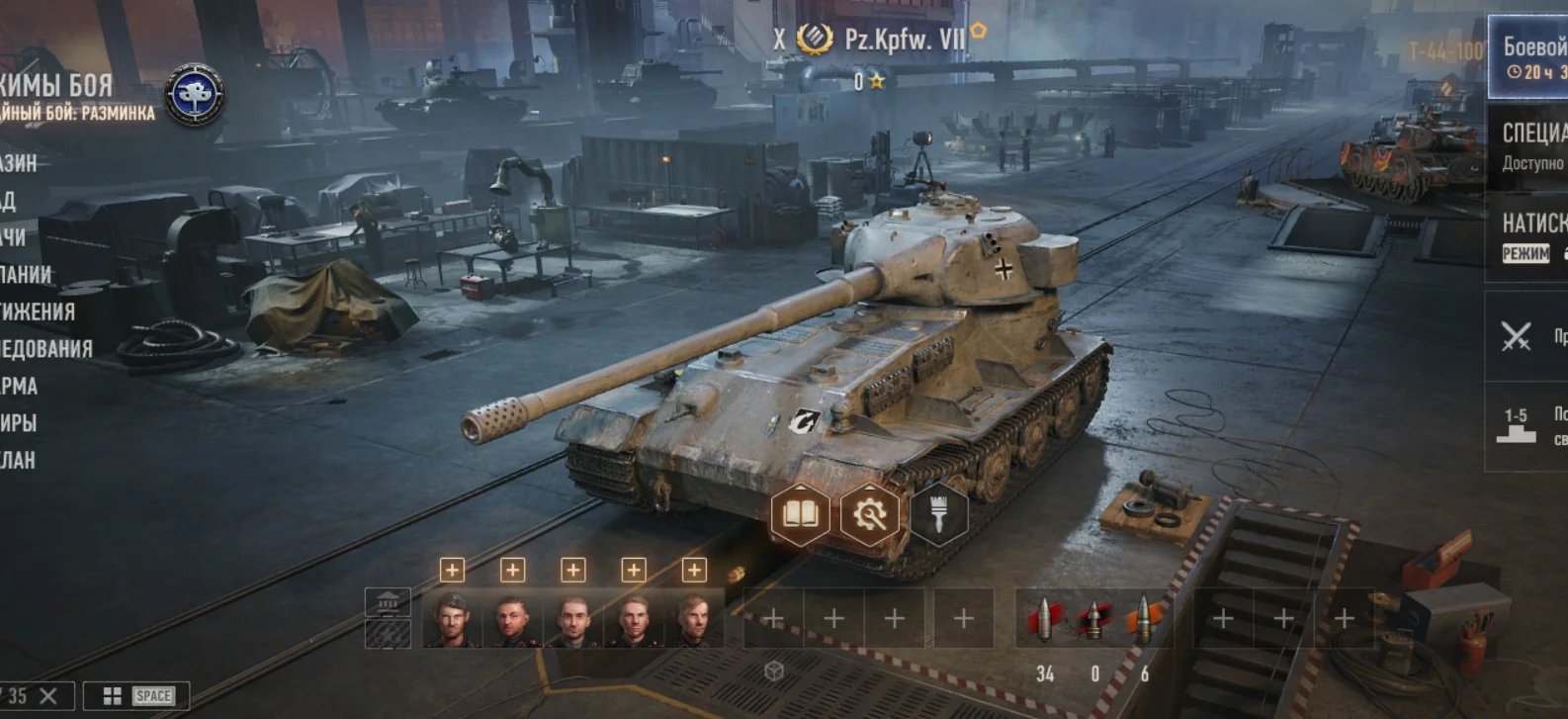Open the modules wrench-and-gear icon
Viewport: 1568px width, 719px height.
872,512
